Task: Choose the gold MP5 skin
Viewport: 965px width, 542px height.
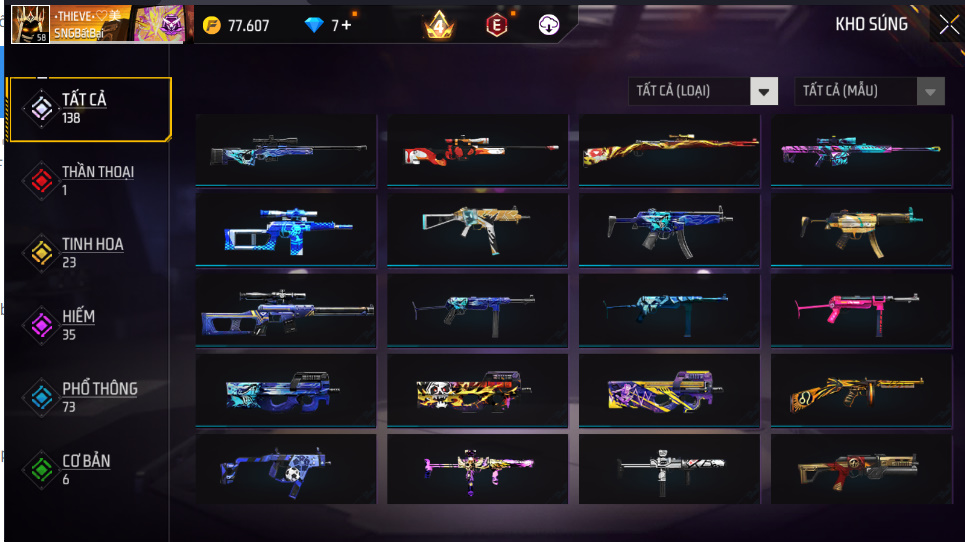Action: pyautogui.click(x=860, y=229)
